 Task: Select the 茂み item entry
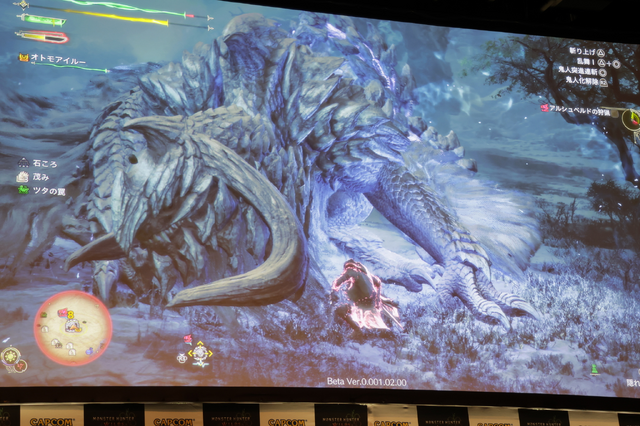click(38, 176)
